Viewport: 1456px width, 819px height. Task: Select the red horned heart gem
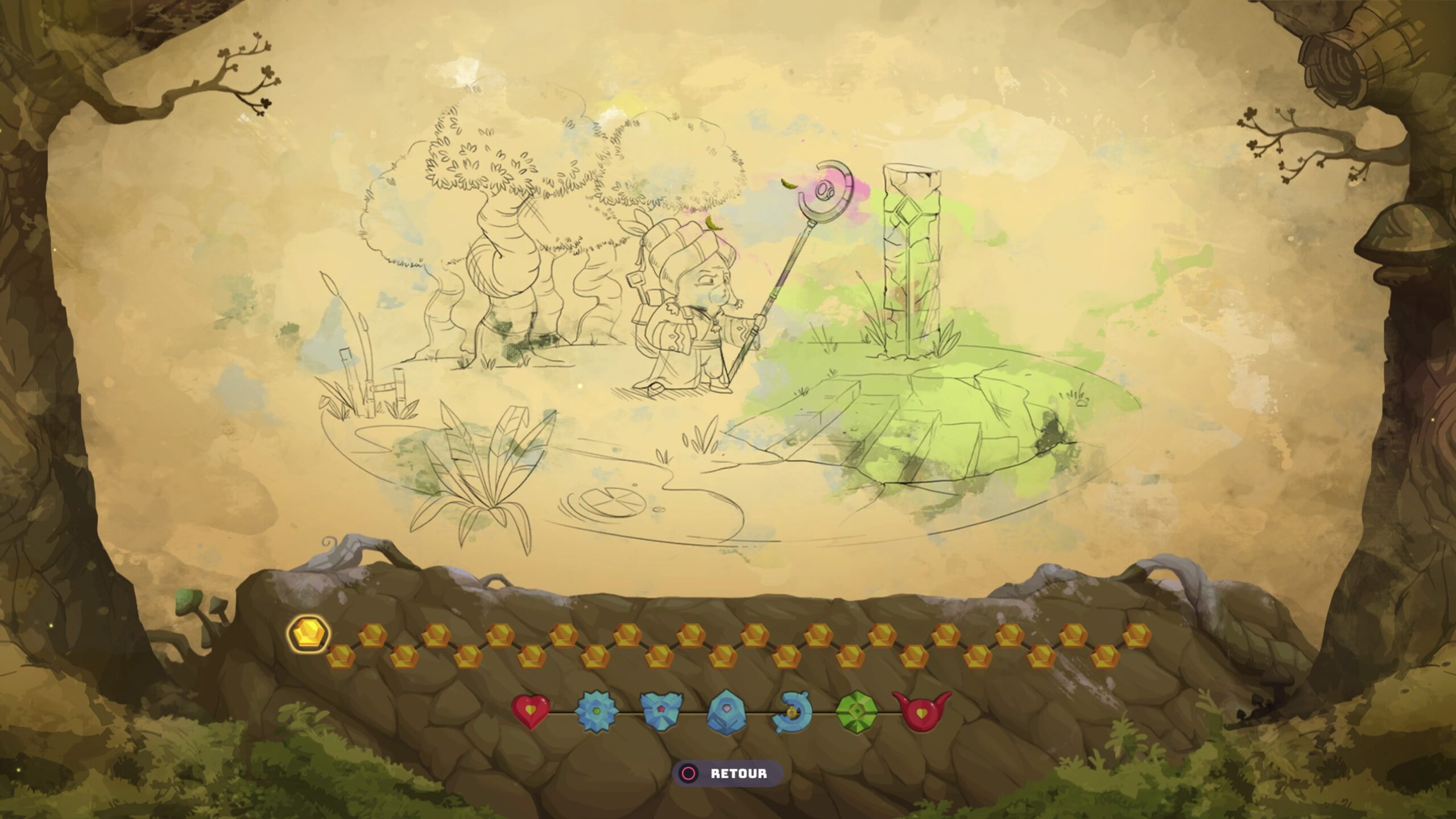922,710
